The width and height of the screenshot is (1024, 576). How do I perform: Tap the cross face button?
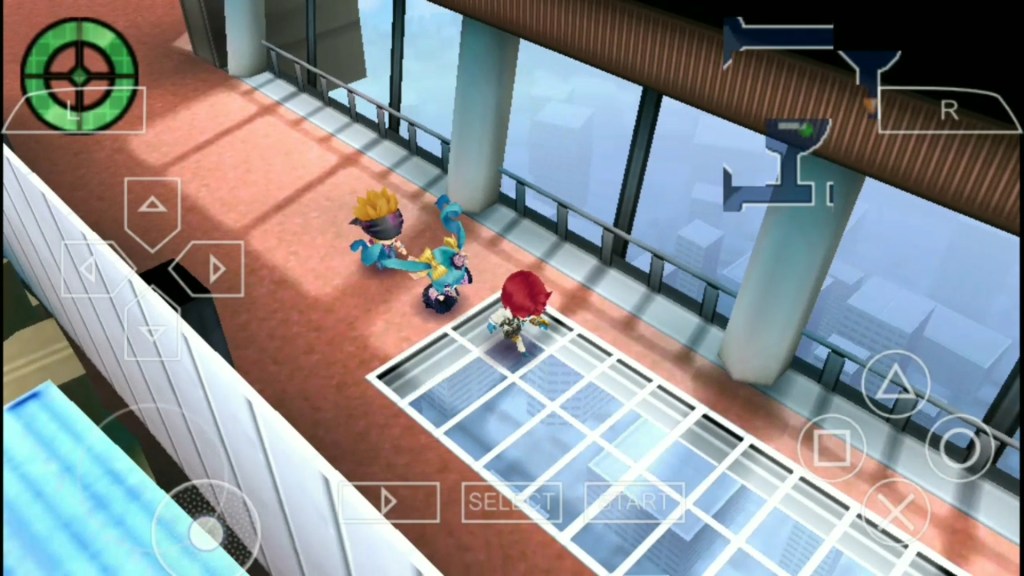(x=895, y=510)
